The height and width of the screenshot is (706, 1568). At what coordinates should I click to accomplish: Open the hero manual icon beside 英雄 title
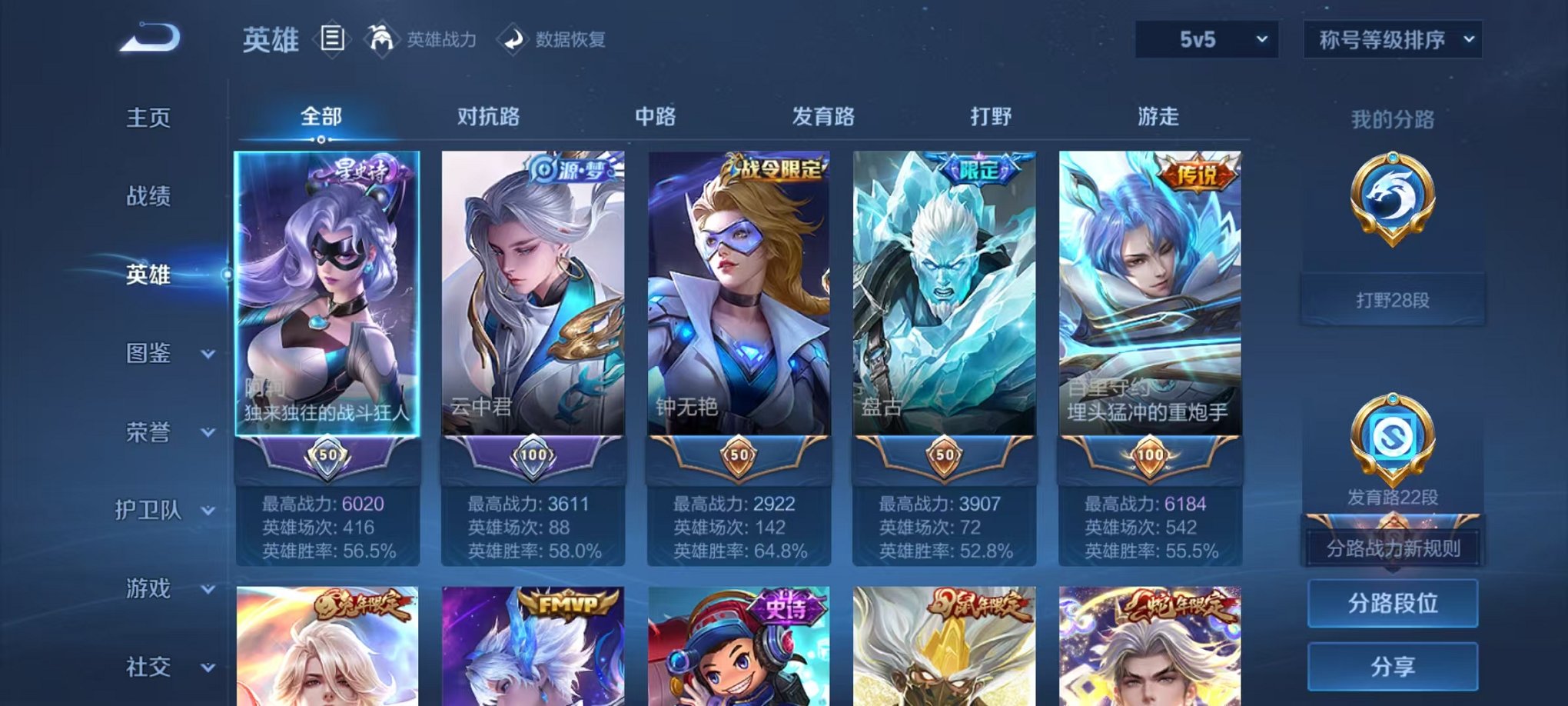(331, 40)
